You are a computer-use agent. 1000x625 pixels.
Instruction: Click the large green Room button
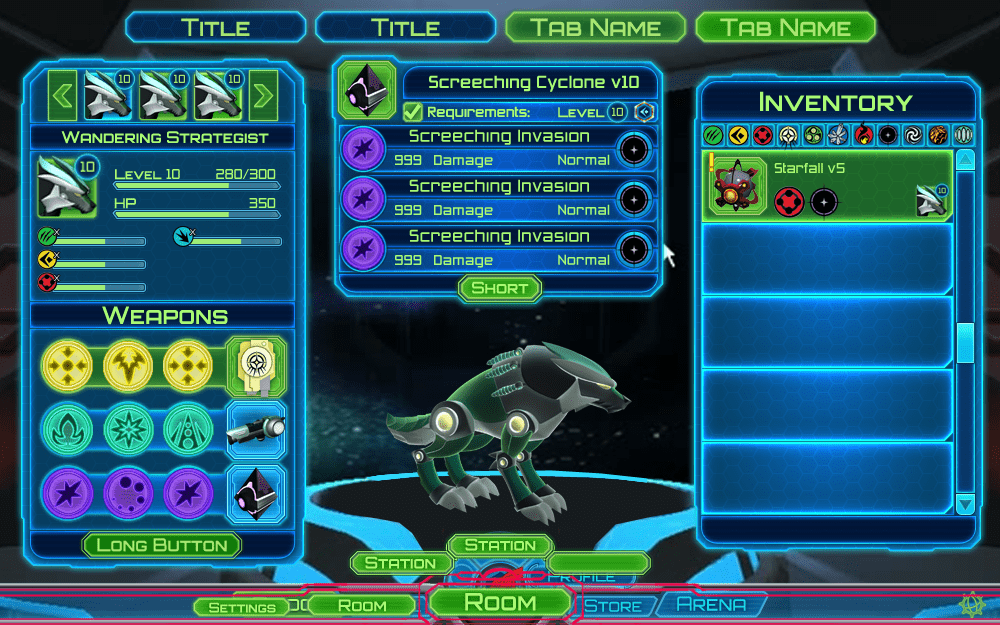click(x=500, y=602)
